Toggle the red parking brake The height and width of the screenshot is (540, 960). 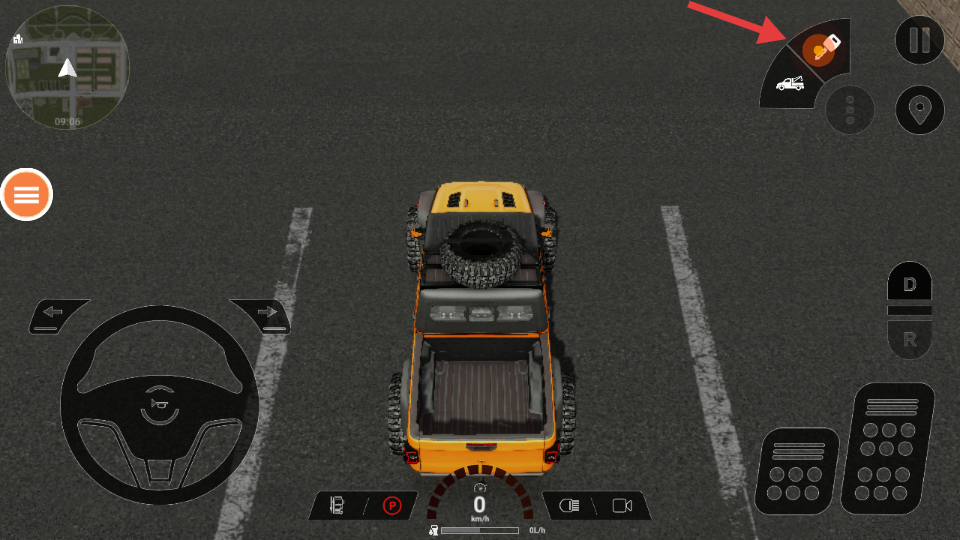[392, 506]
